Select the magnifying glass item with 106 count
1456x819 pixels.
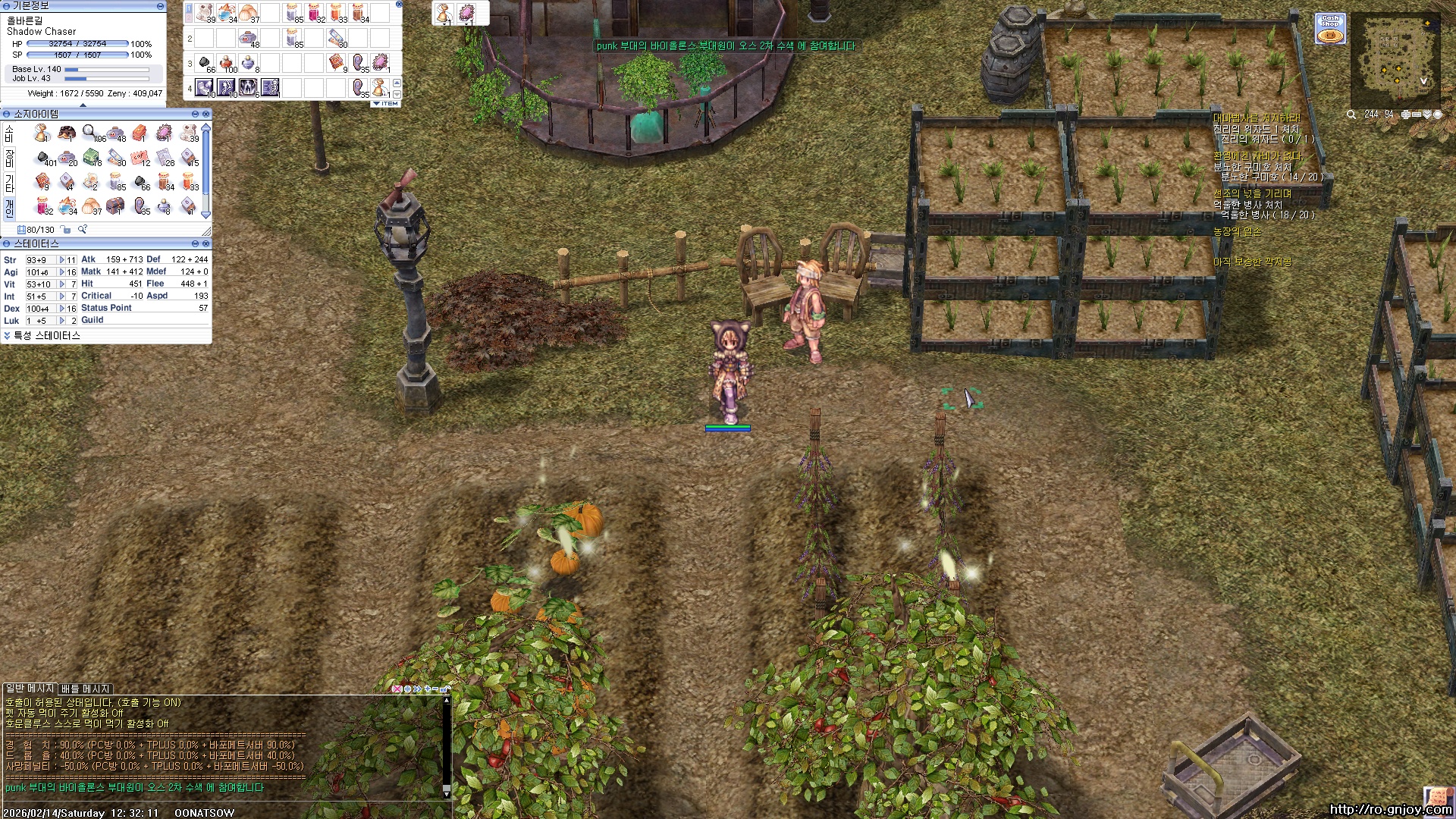coord(90,133)
